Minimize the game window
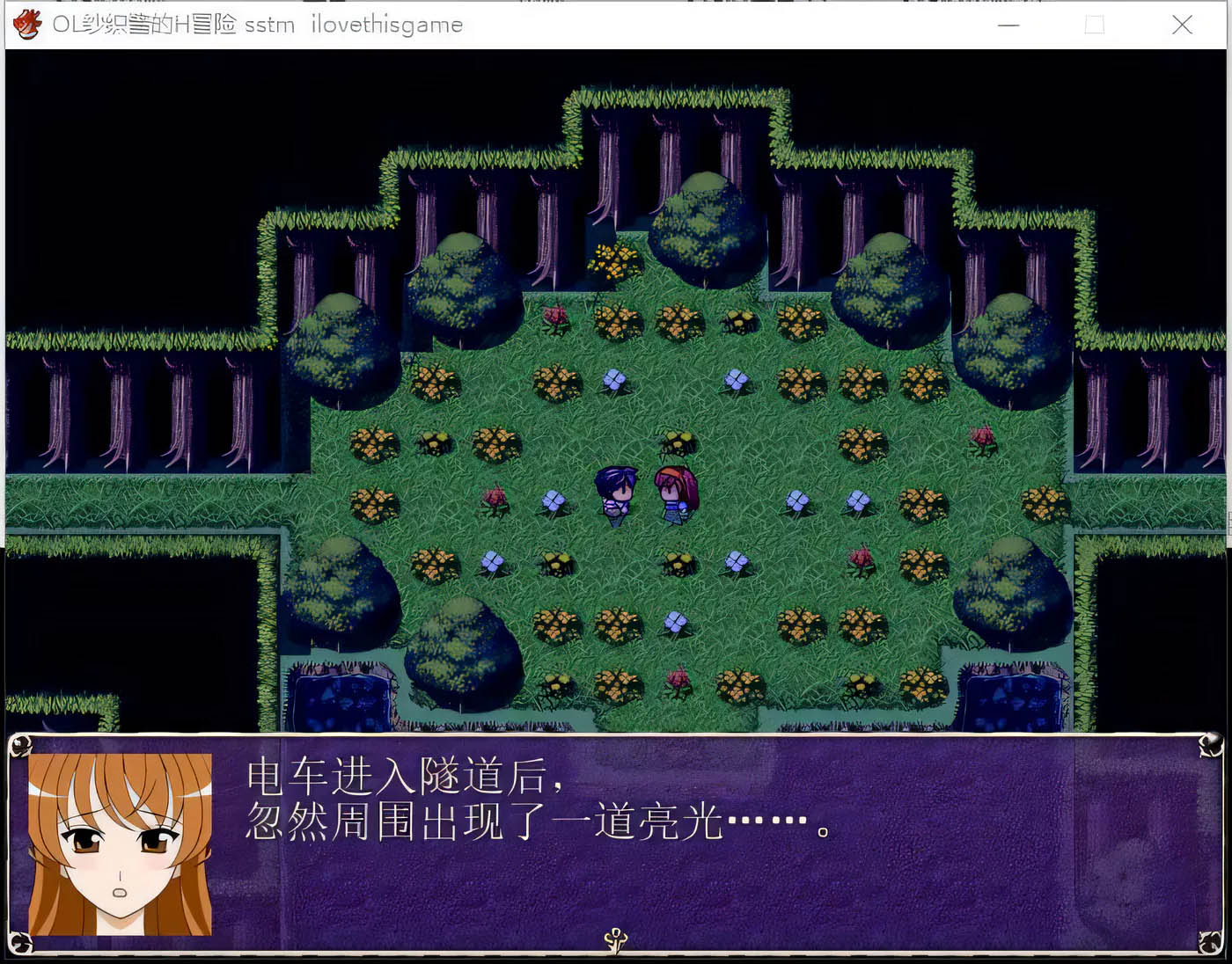Screen dimensions: 1232x964 point(1008,26)
